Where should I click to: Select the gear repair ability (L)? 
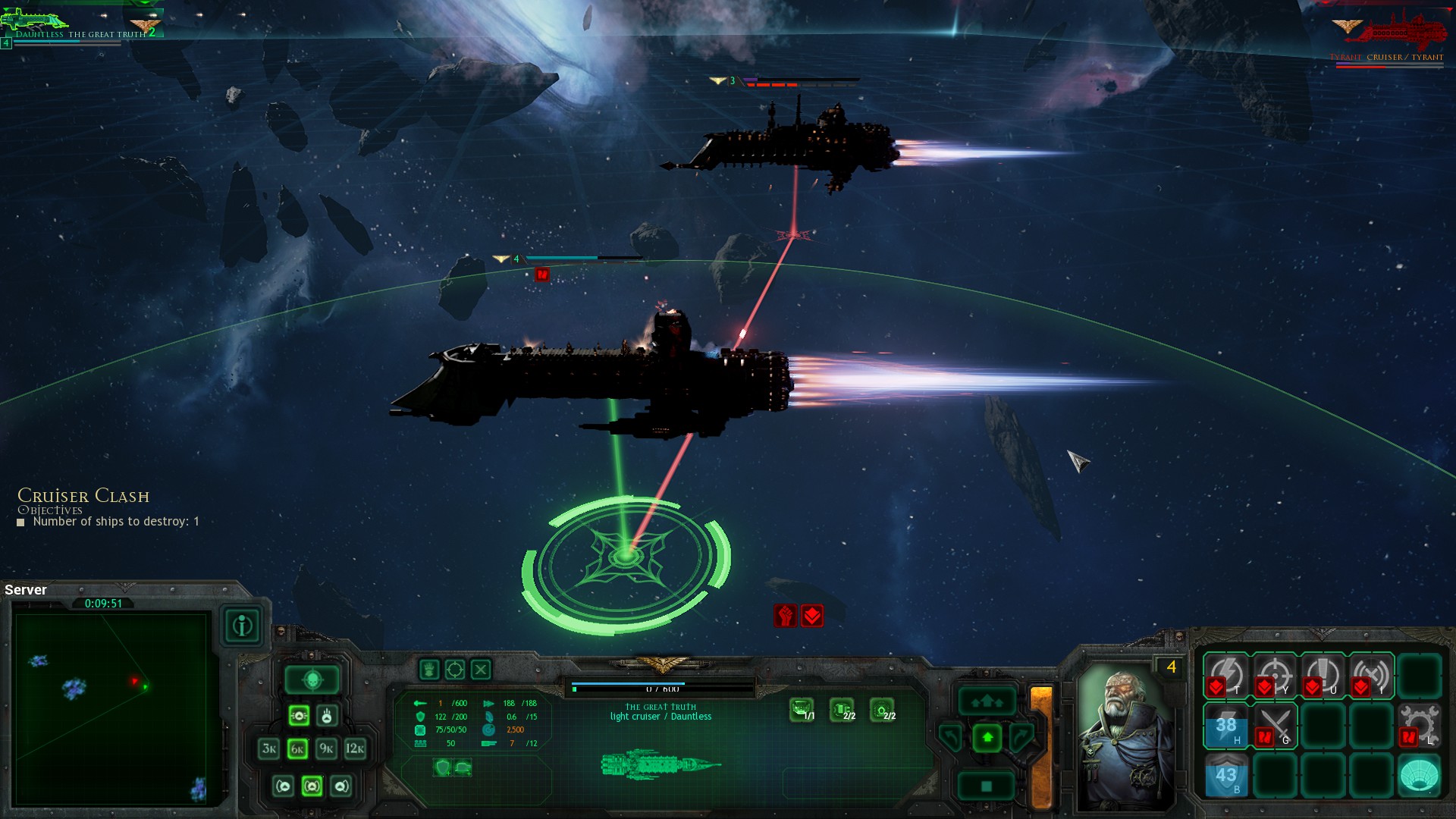pyautogui.click(x=1419, y=725)
